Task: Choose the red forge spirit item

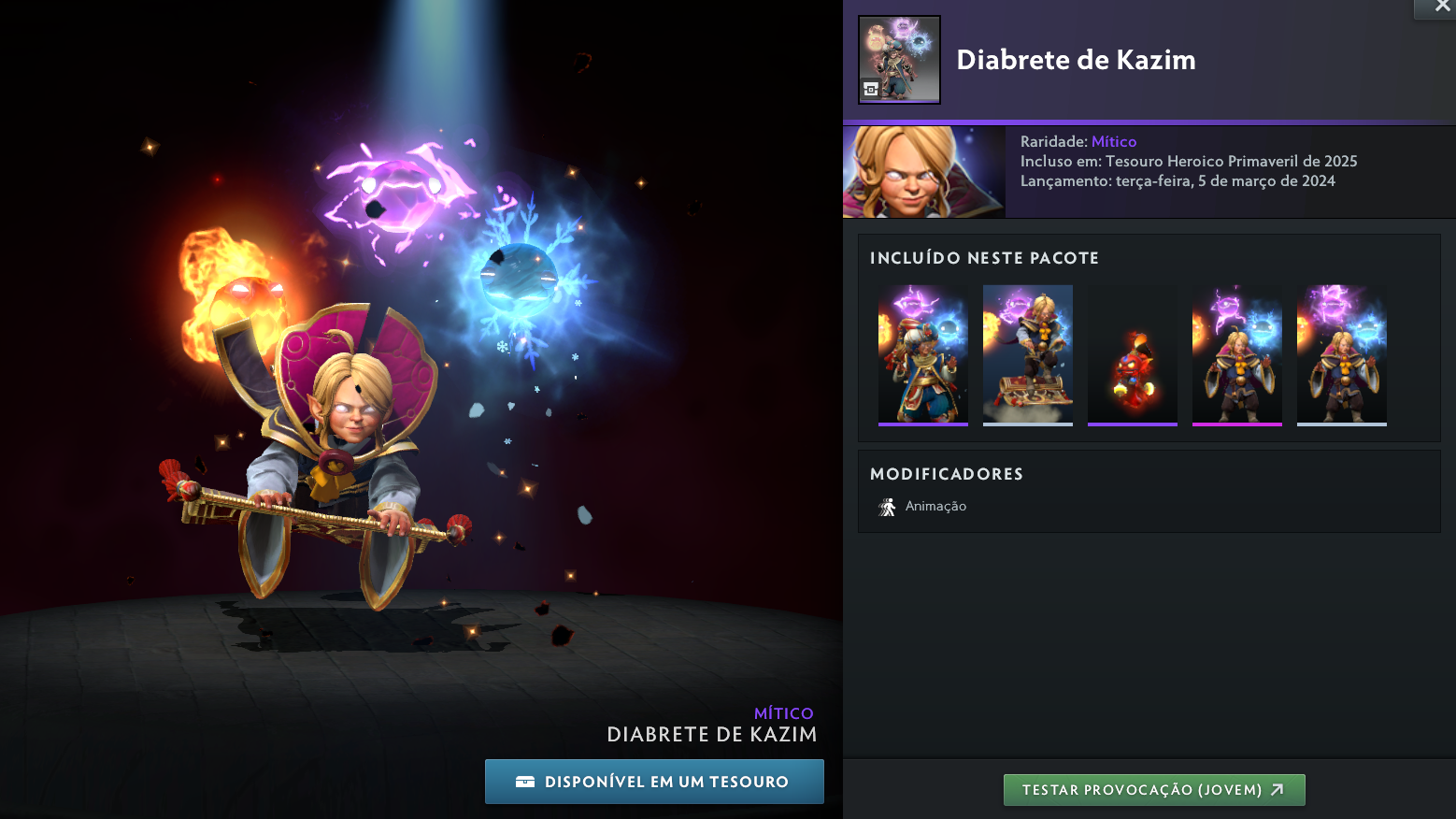Action: click(x=1133, y=354)
